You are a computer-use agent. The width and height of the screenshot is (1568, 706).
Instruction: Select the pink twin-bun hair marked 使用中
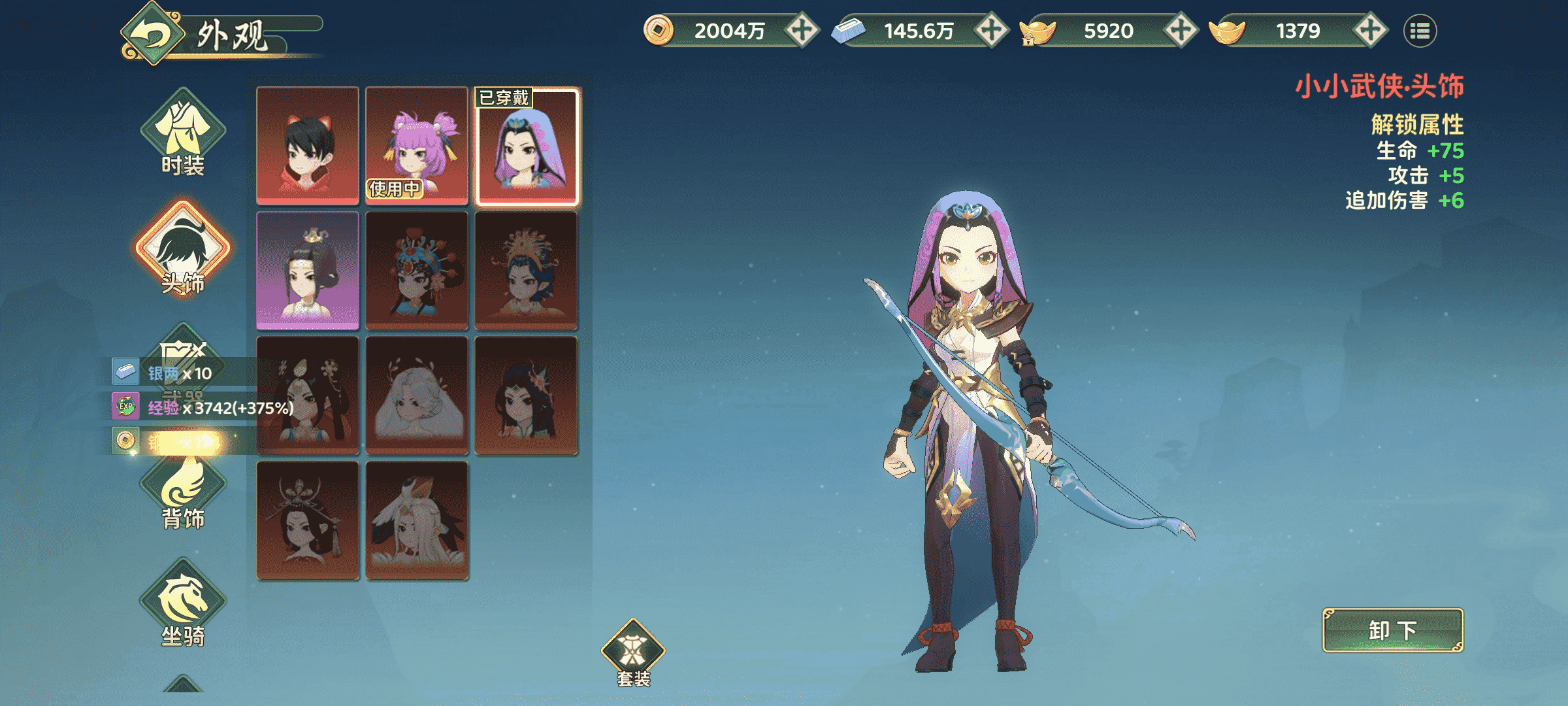point(417,146)
